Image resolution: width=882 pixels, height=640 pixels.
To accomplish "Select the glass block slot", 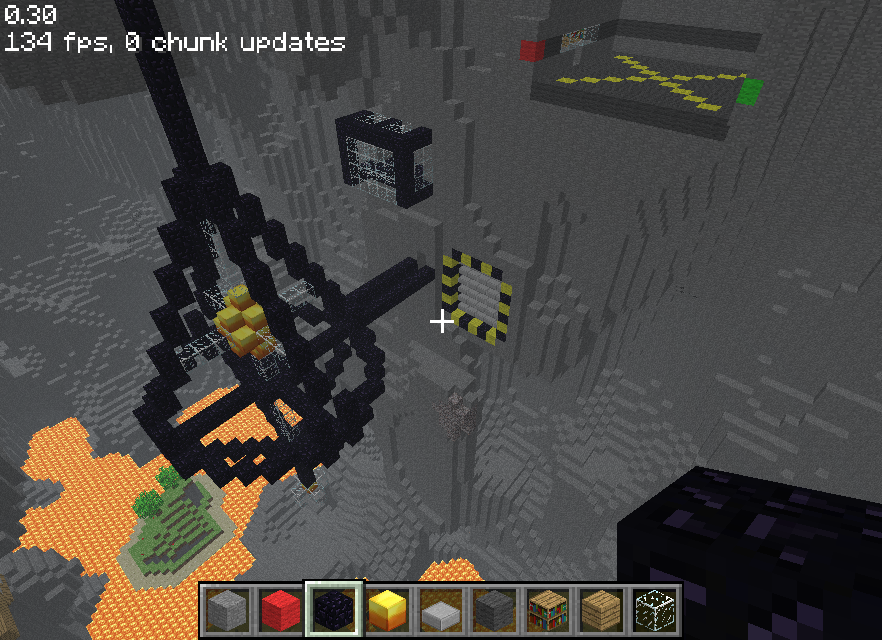I will point(654,609).
